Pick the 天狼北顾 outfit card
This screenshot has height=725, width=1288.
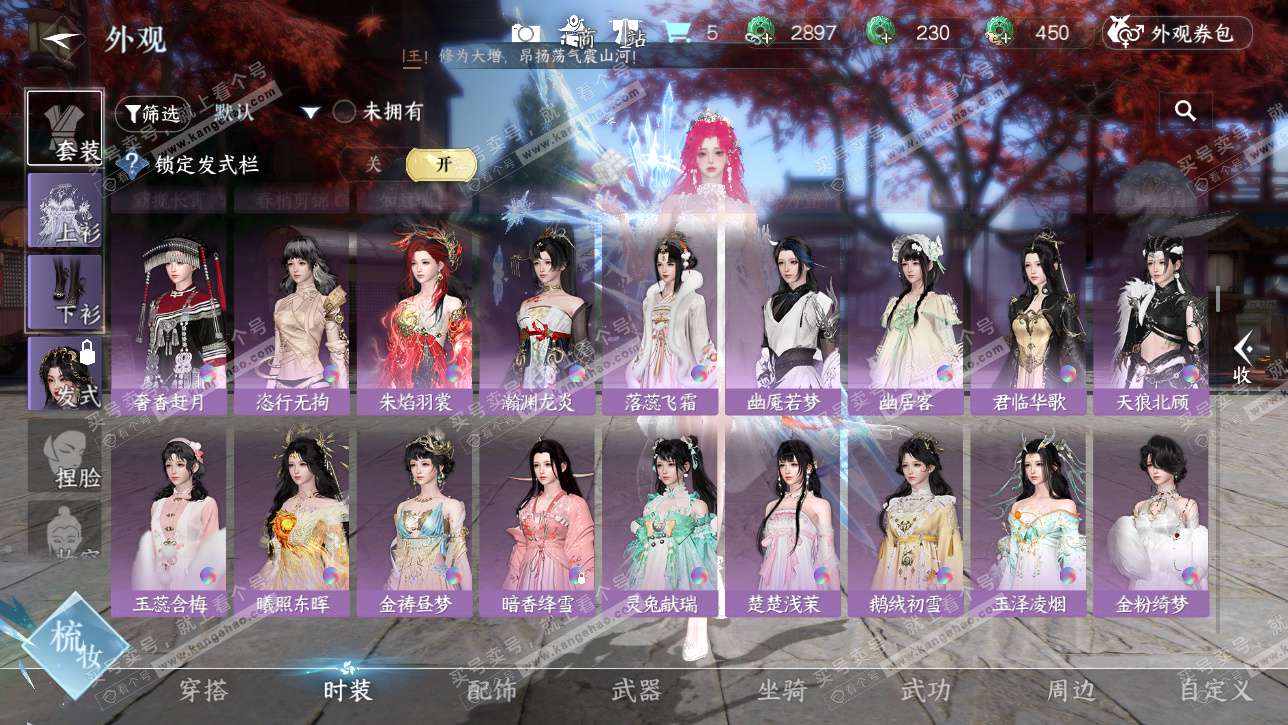(x=1150, y=320)
